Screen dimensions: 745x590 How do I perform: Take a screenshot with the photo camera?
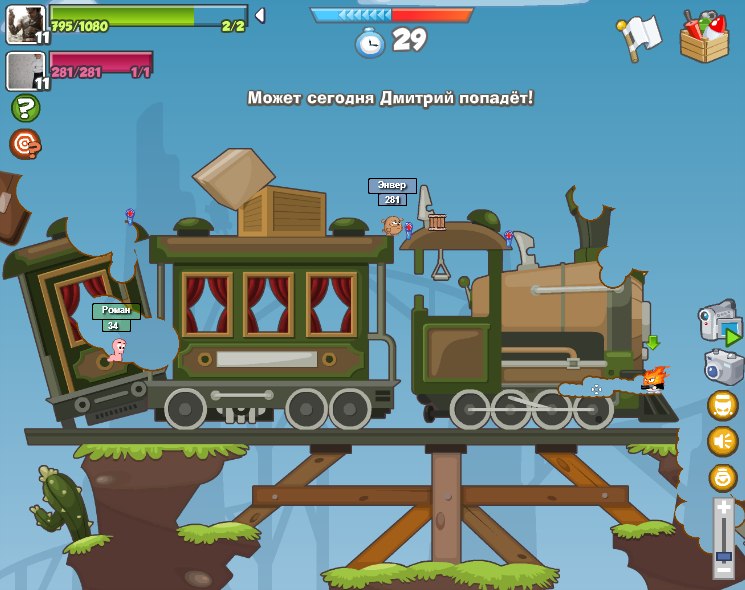point(722,366)
